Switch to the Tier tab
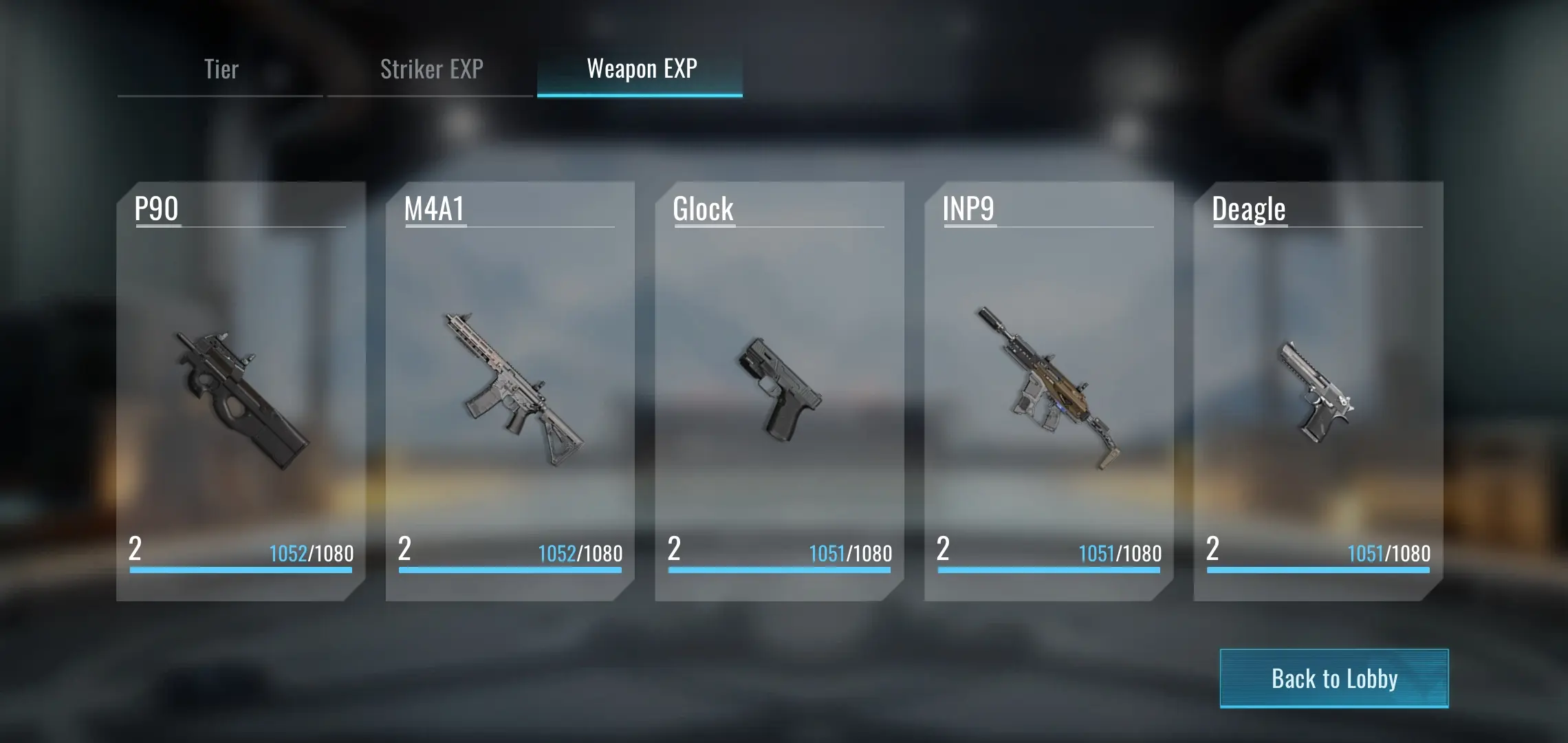Screen dimensions: 1568x743 point(221,69)
